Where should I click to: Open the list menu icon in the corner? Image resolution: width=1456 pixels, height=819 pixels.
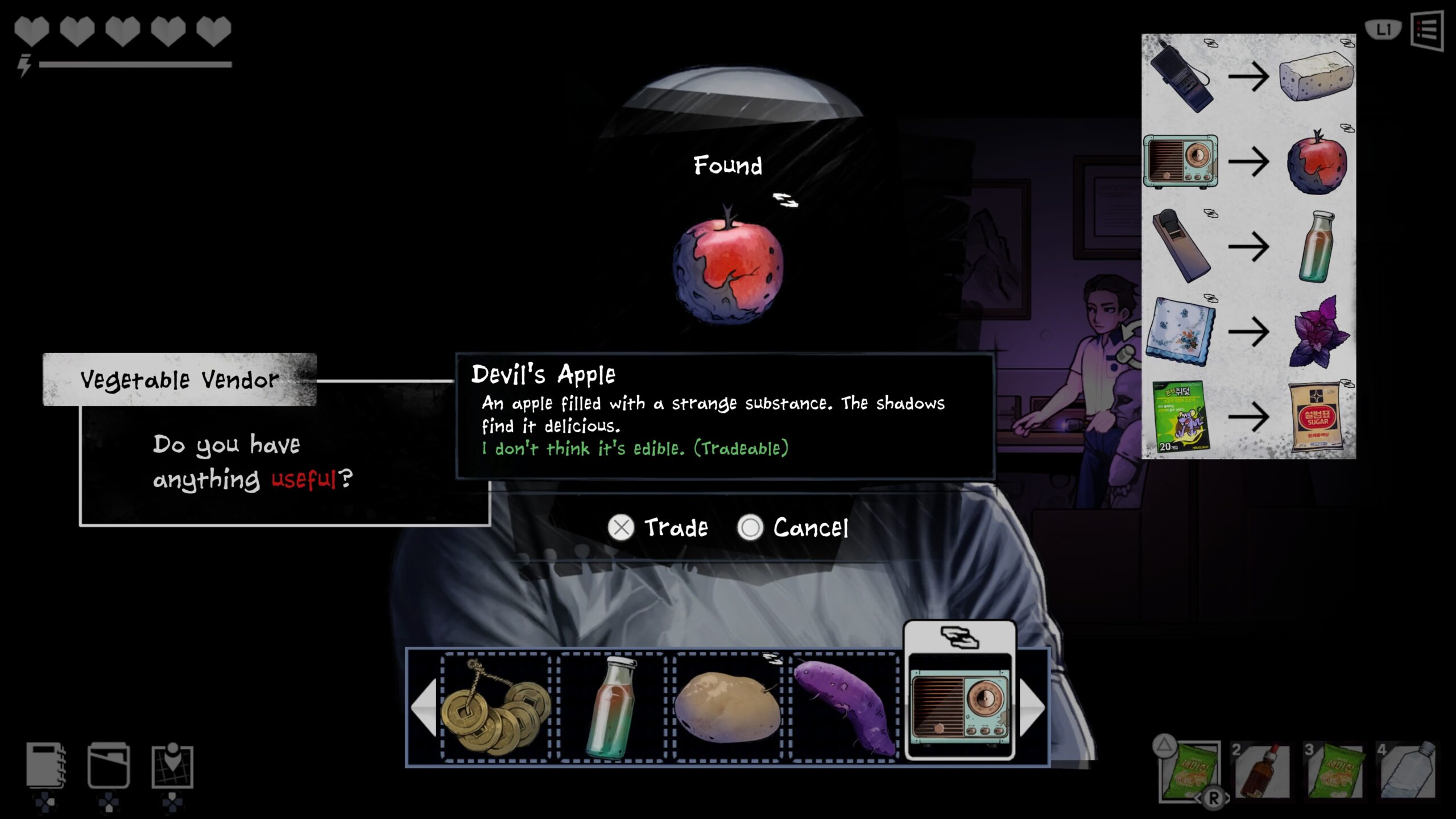[1427, 30]
